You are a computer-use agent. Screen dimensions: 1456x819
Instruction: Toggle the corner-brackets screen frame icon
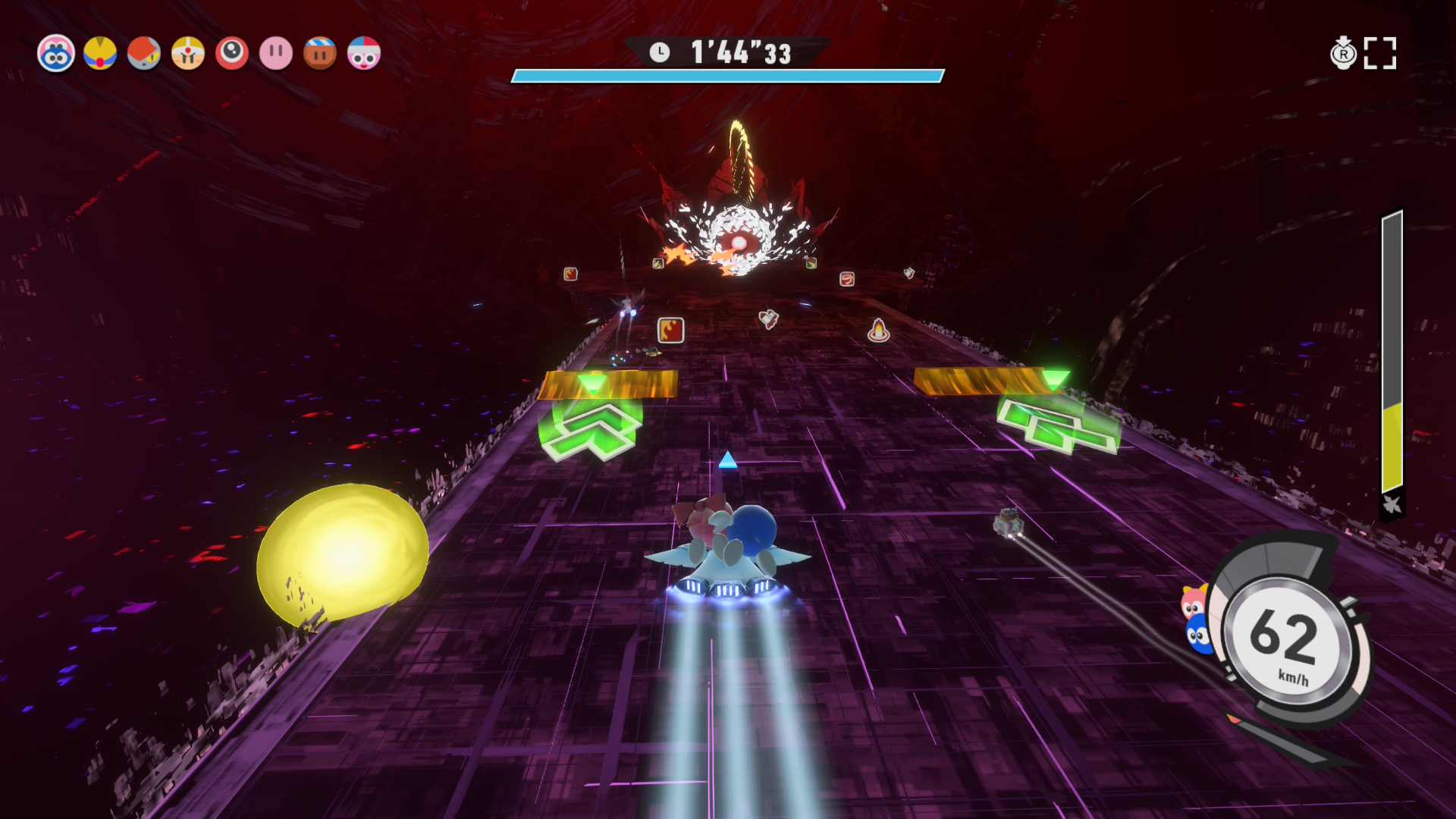pyautogui.click(x=1380, y=54)
